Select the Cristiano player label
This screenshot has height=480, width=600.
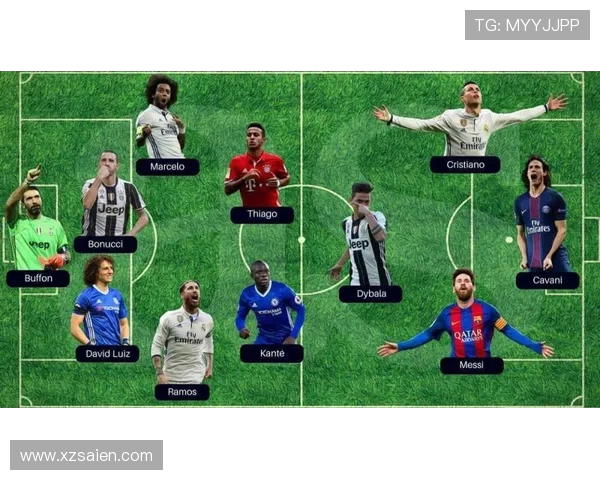tap(465, 165)
